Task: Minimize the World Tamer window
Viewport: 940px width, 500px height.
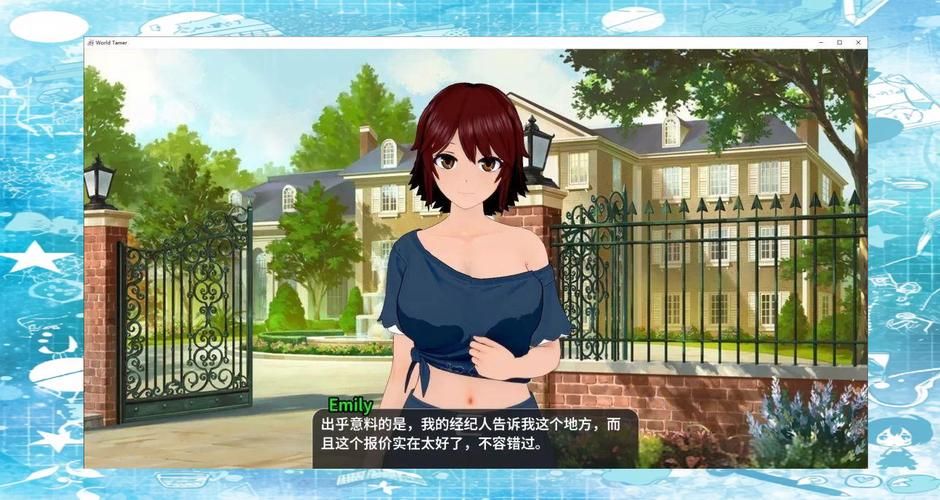Action: (820, 42)
